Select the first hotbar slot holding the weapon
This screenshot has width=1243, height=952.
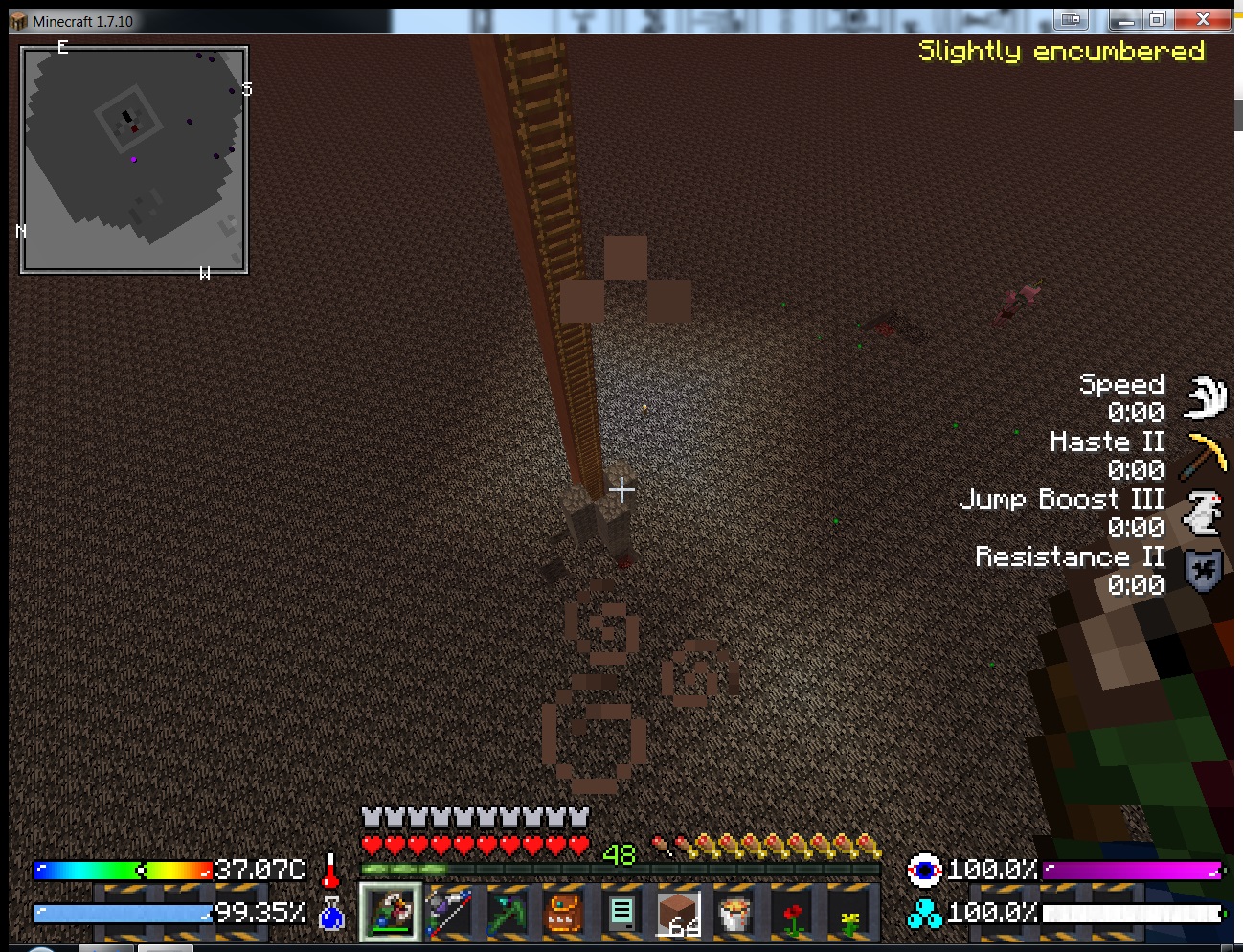[391, 911]
